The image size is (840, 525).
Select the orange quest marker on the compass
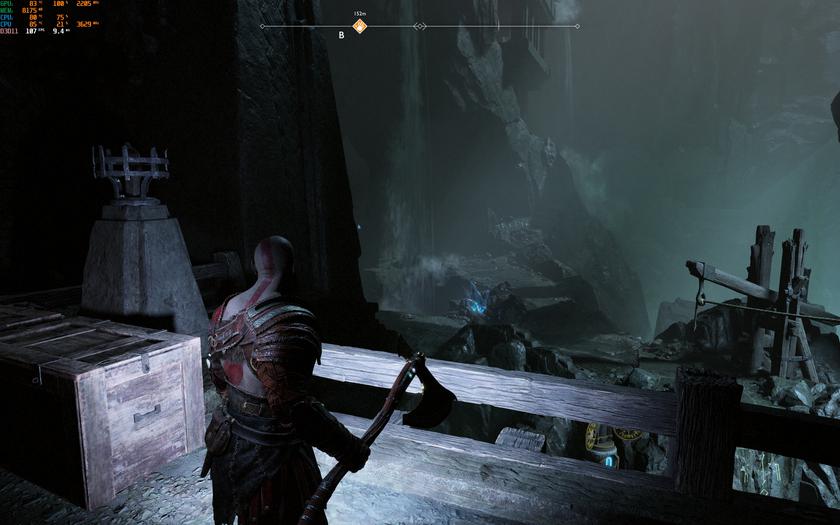tap(360, 26)
